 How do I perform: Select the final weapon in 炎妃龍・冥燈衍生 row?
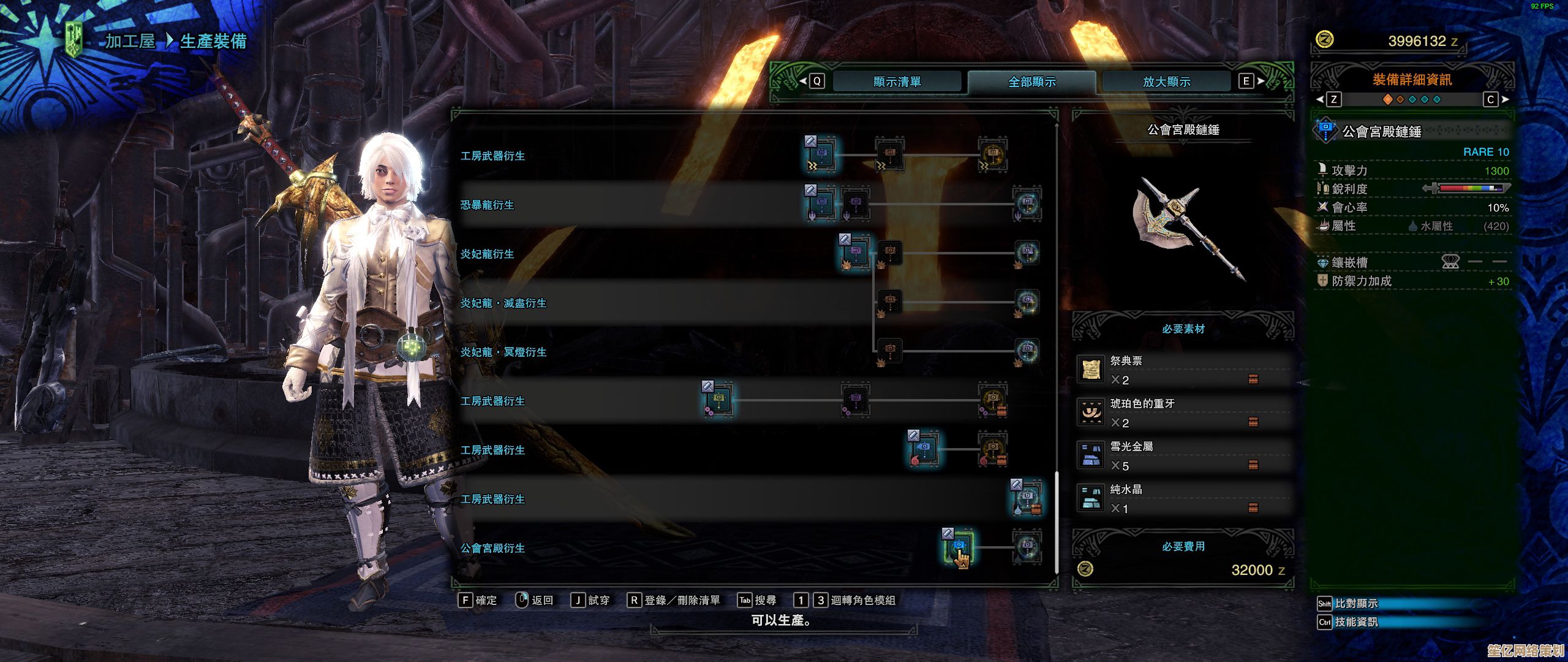[1027, 351]
